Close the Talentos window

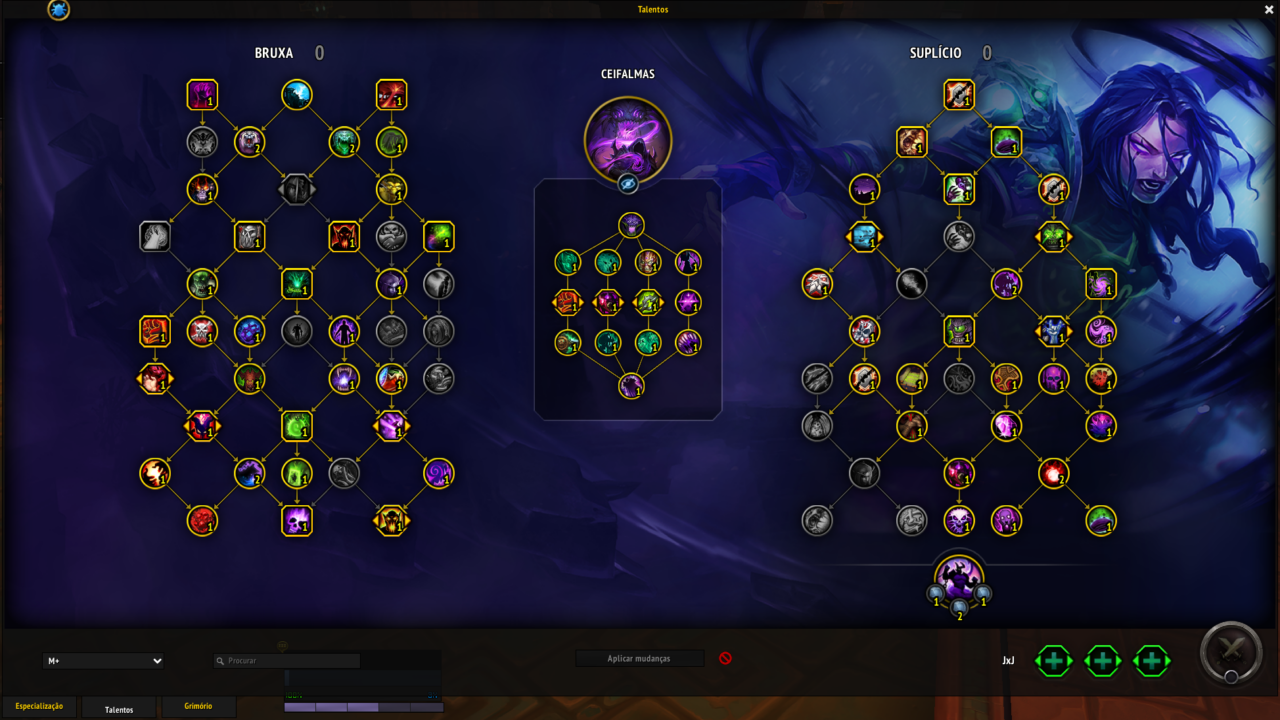click(1269, 10)
